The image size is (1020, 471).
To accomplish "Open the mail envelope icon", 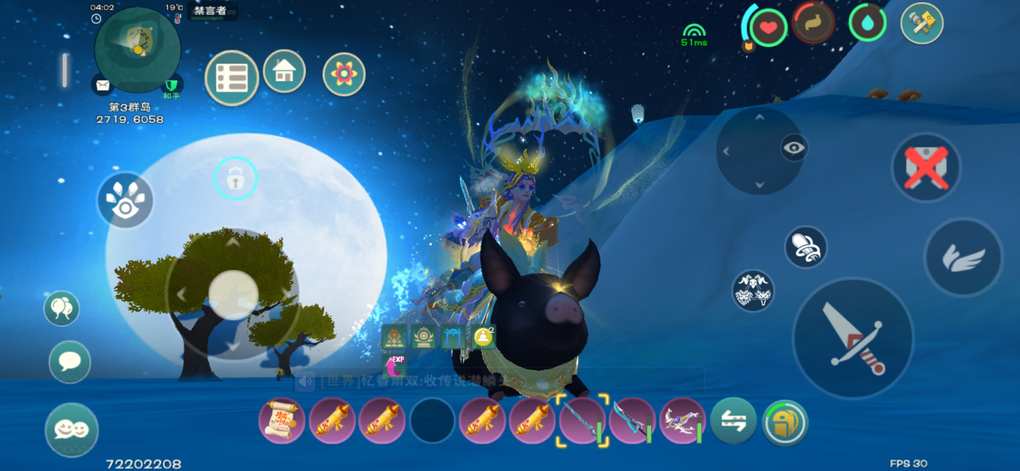I will [102, 84].
